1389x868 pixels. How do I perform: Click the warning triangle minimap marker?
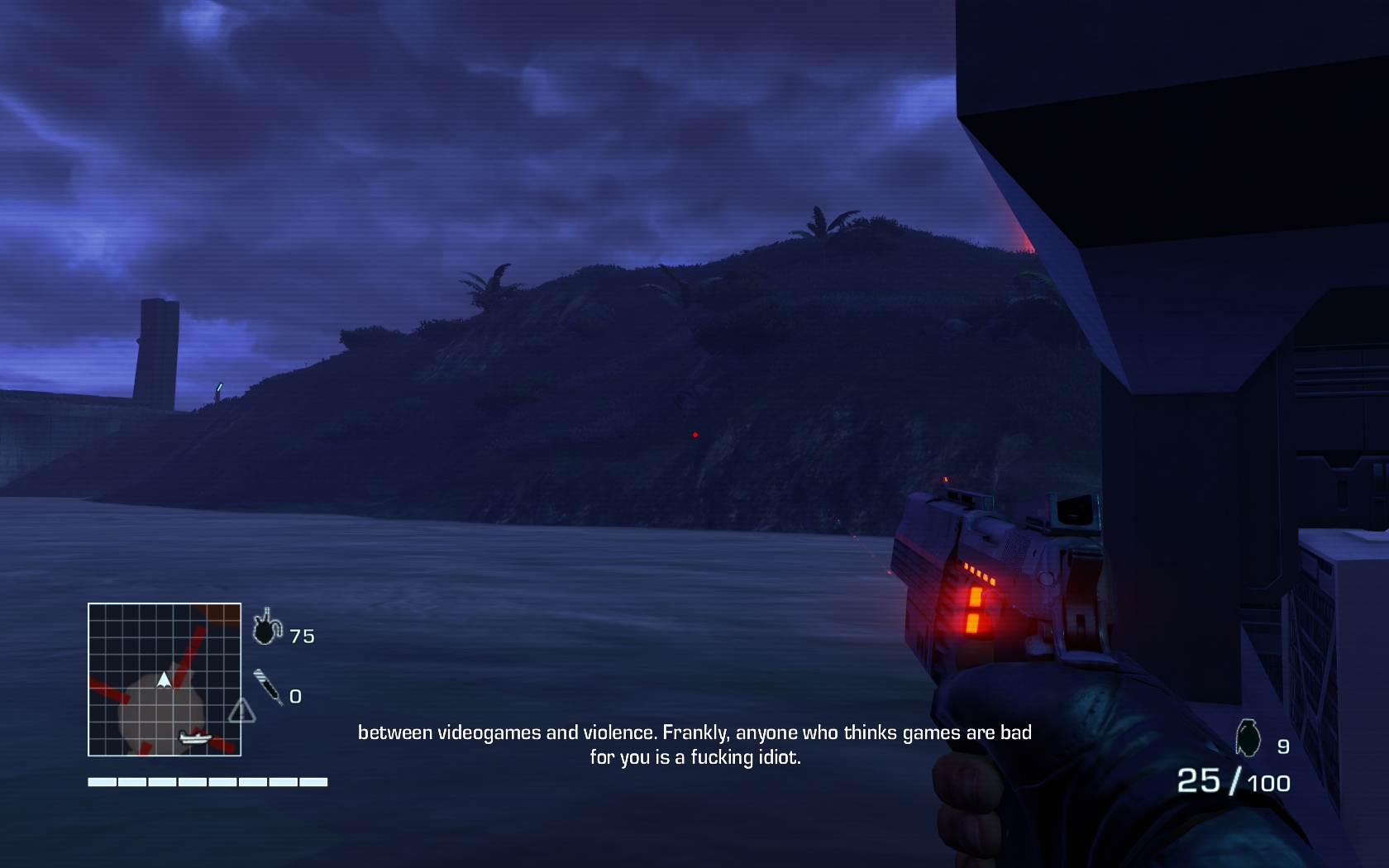point(241,711)
